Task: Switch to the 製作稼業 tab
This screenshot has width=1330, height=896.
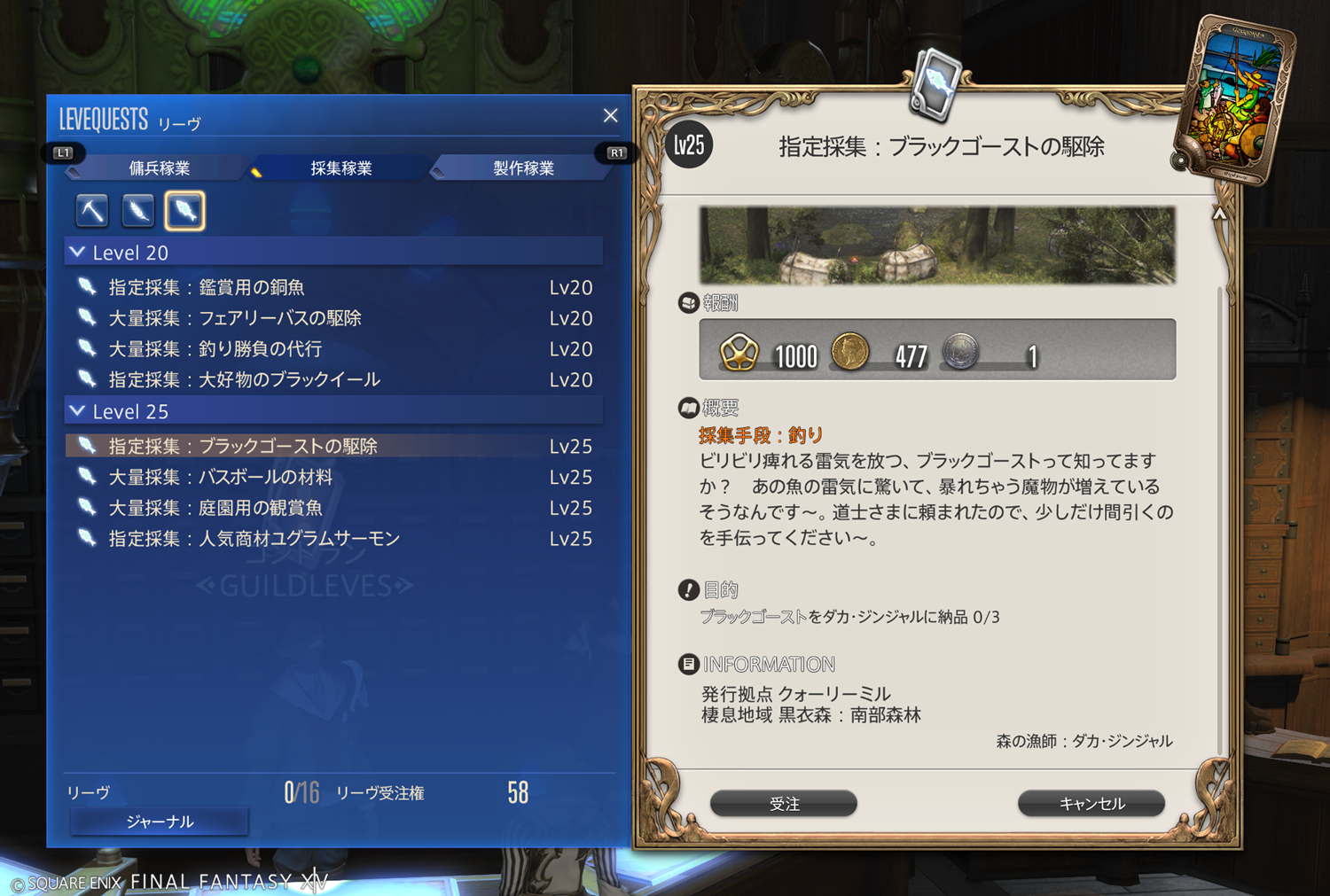Action: coord(523,168)
